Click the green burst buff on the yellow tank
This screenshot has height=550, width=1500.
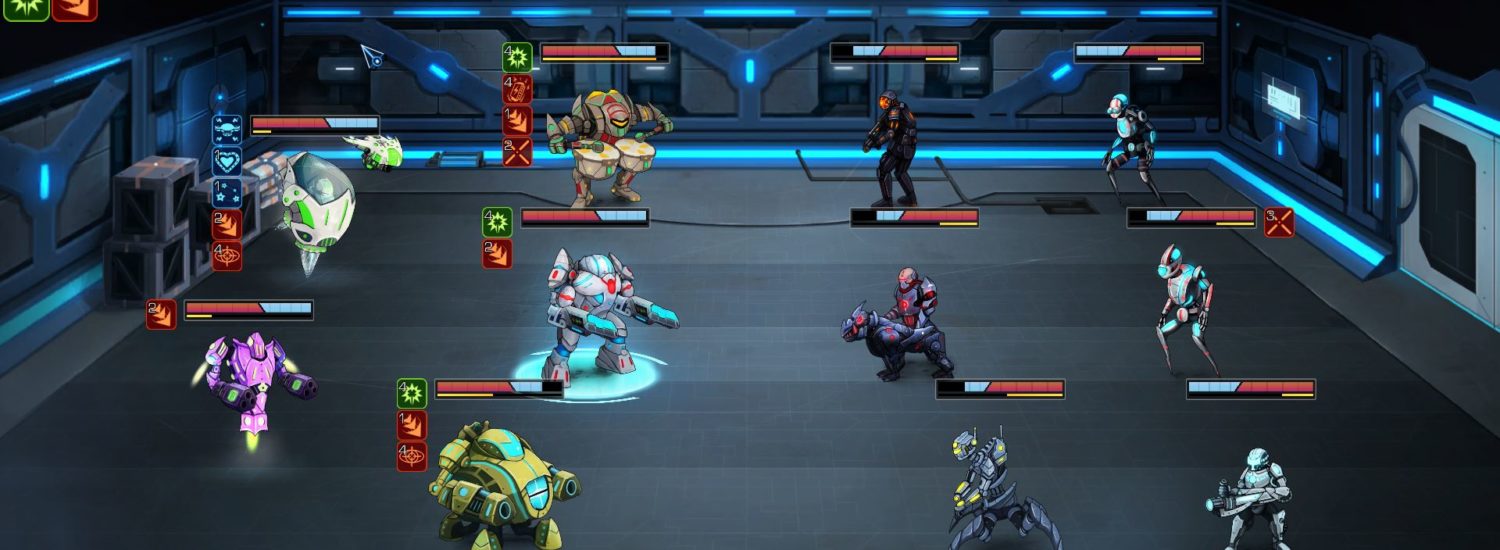(412, 393)
